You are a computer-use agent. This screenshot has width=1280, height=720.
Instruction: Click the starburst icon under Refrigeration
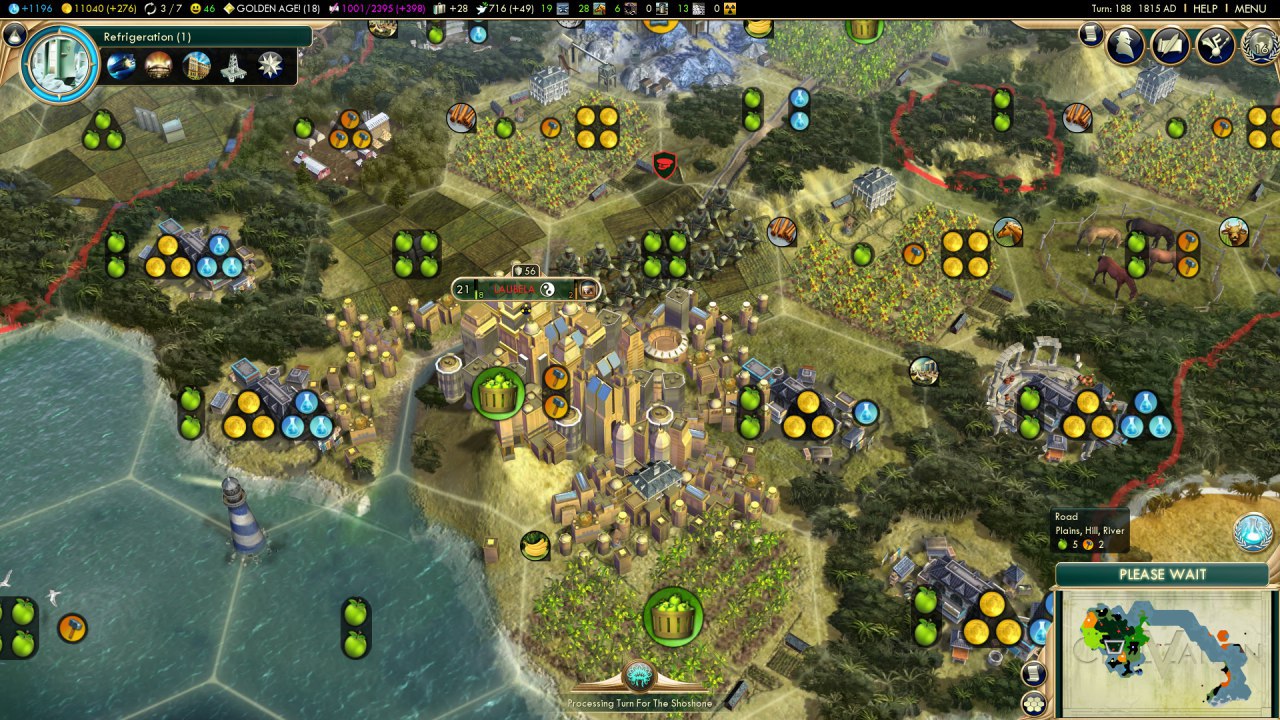(270, 66)
